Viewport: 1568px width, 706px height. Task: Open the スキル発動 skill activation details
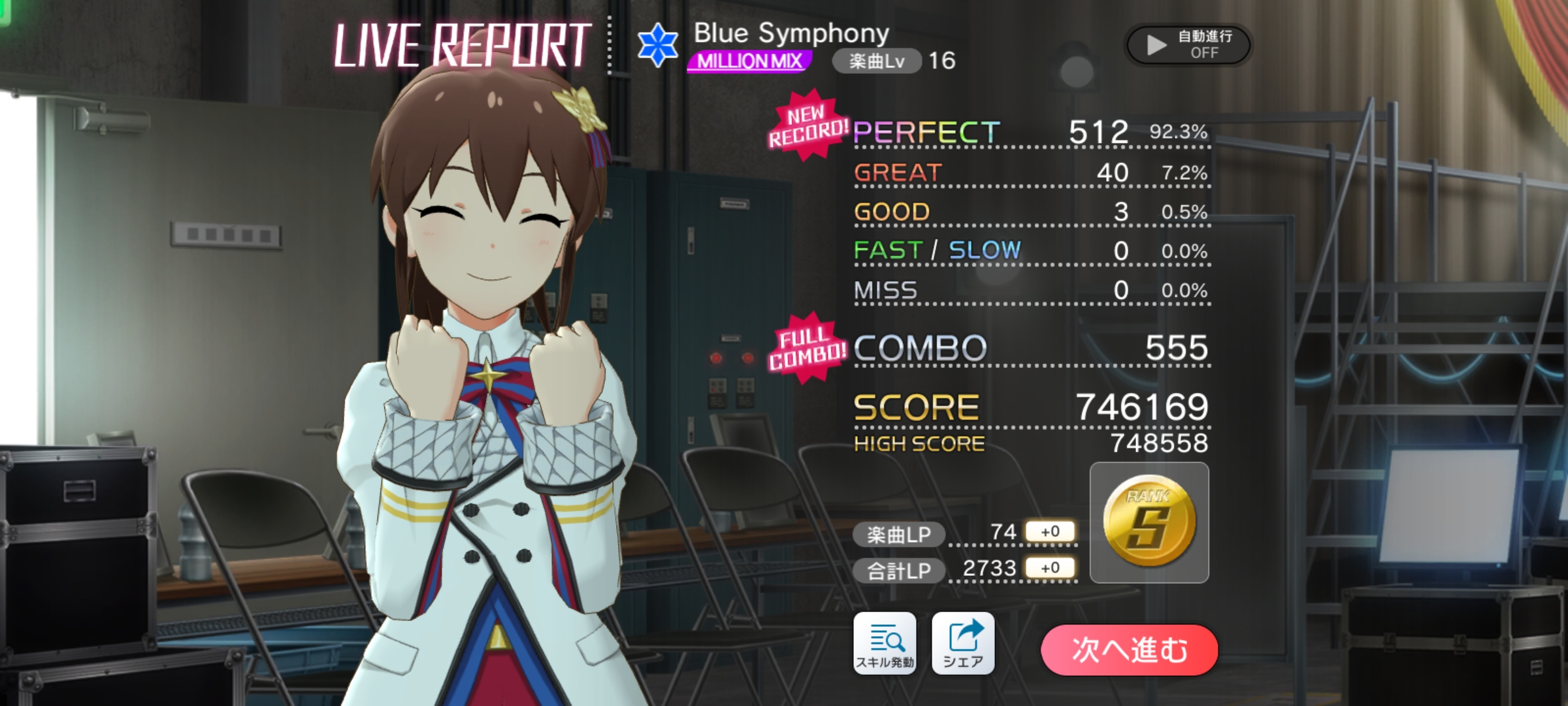[885, 643]
